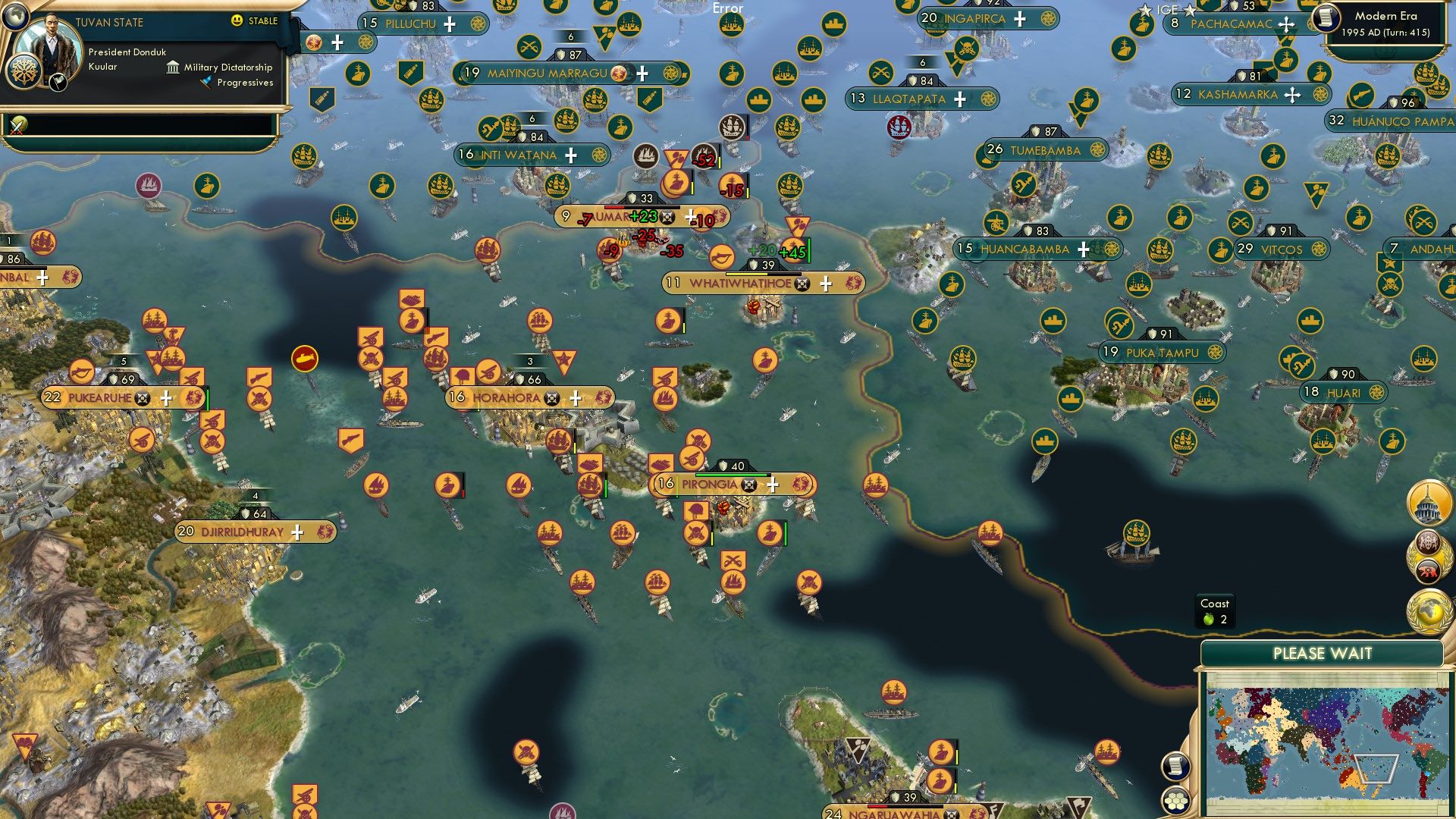Viewport: 1456px width, 819px height.
Task: Click the plus icon on Llaqtapata's banner
Action: coord(960,99)
